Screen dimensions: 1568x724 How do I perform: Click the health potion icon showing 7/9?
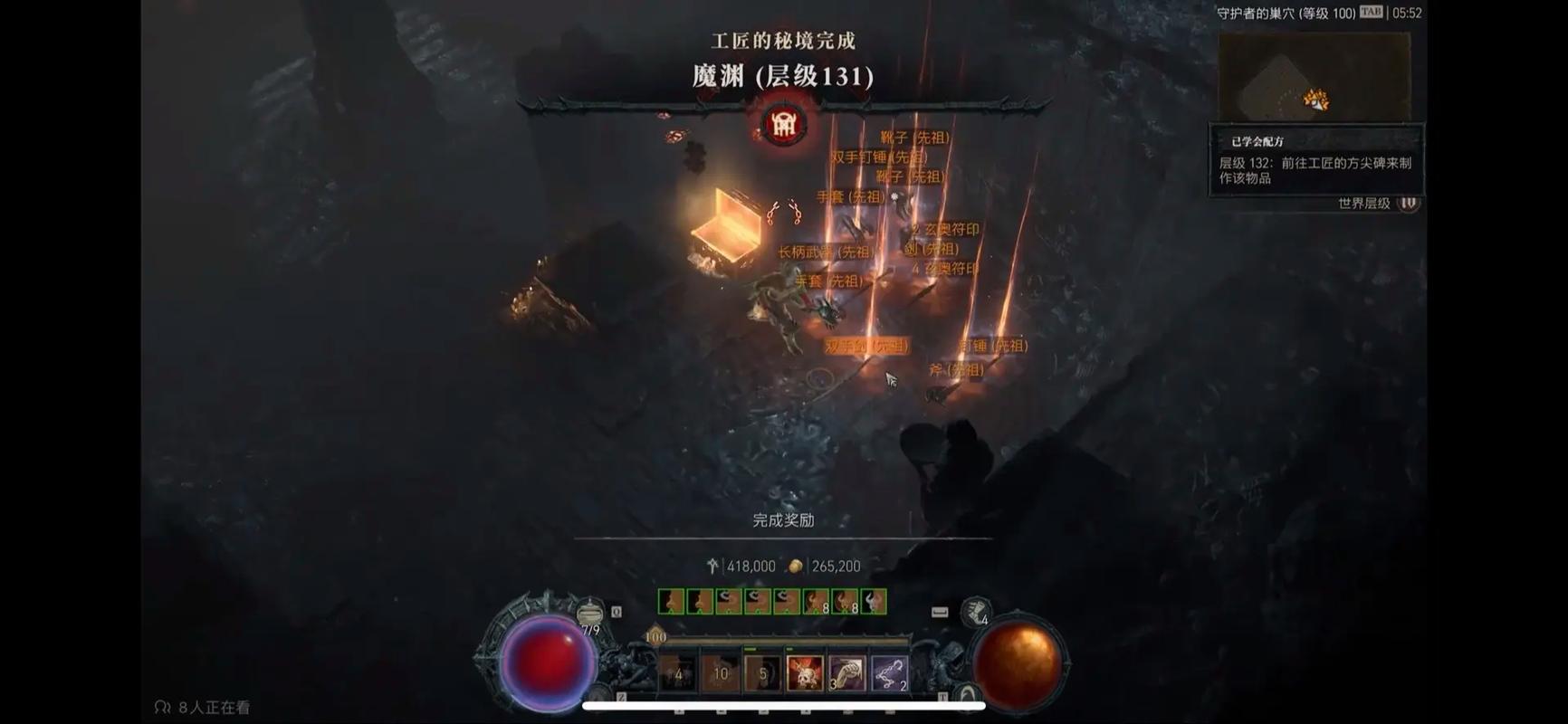(588, 612)
